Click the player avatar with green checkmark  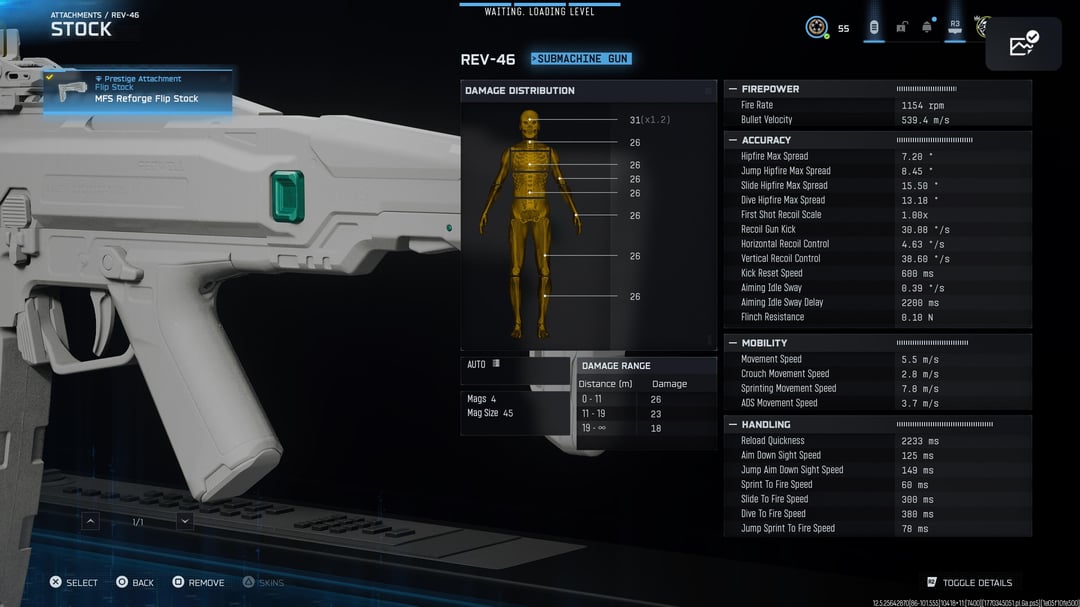point(817,27)
